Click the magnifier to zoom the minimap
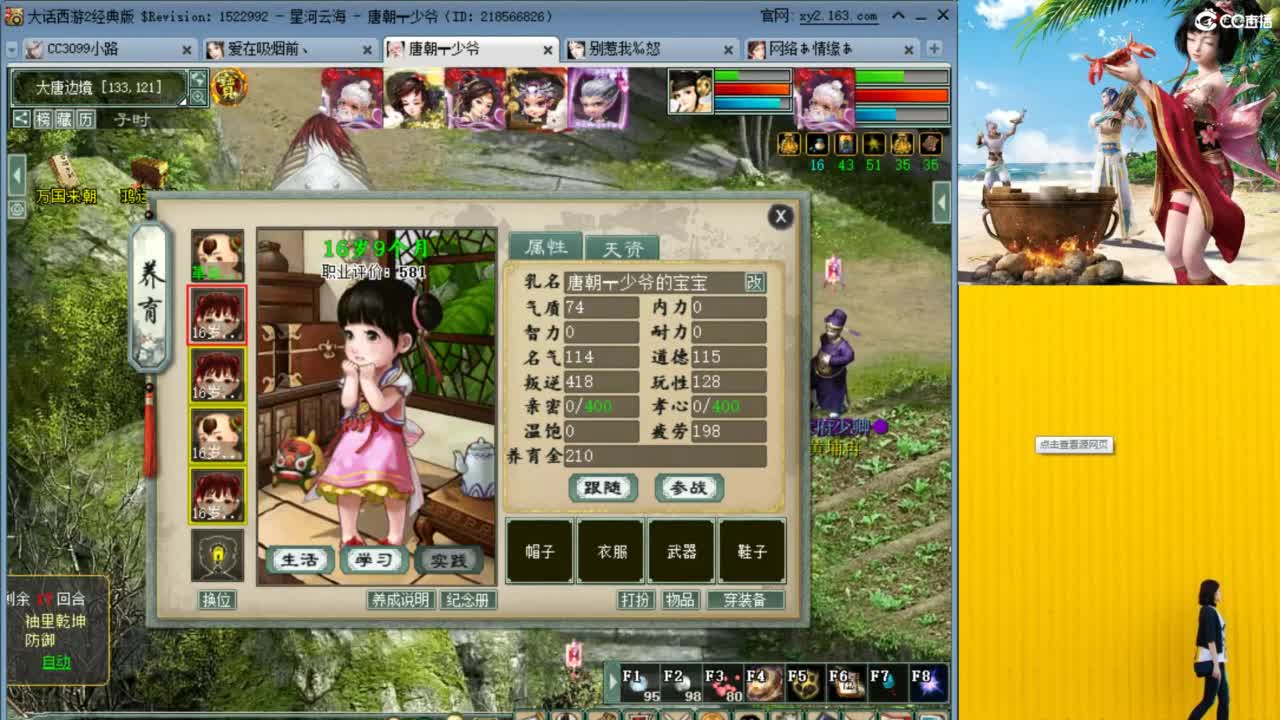This screenshot has width=1280, height=720. [x=200, y=97]
